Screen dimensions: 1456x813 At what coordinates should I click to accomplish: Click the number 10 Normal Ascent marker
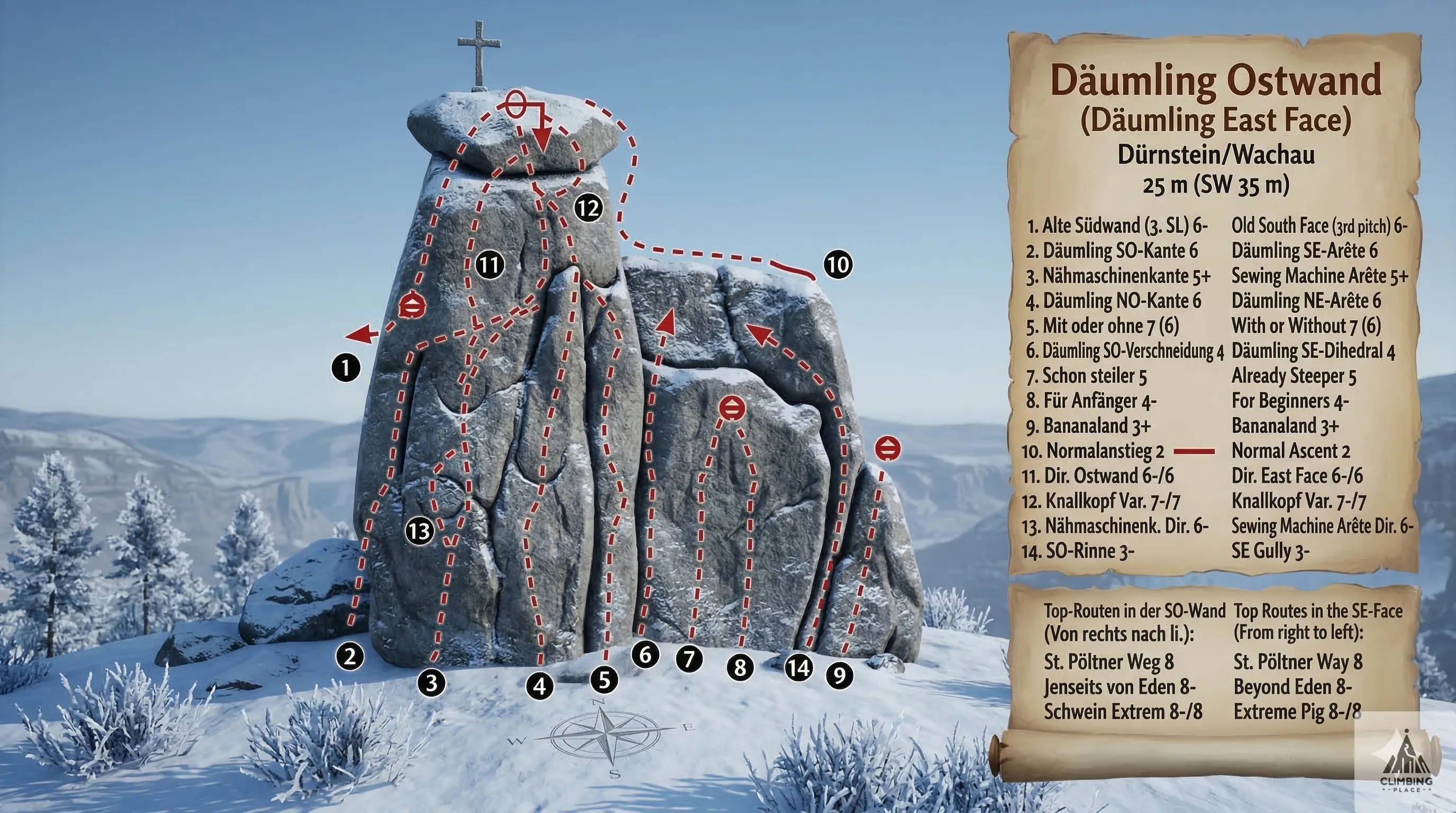[x=838, y=264]
